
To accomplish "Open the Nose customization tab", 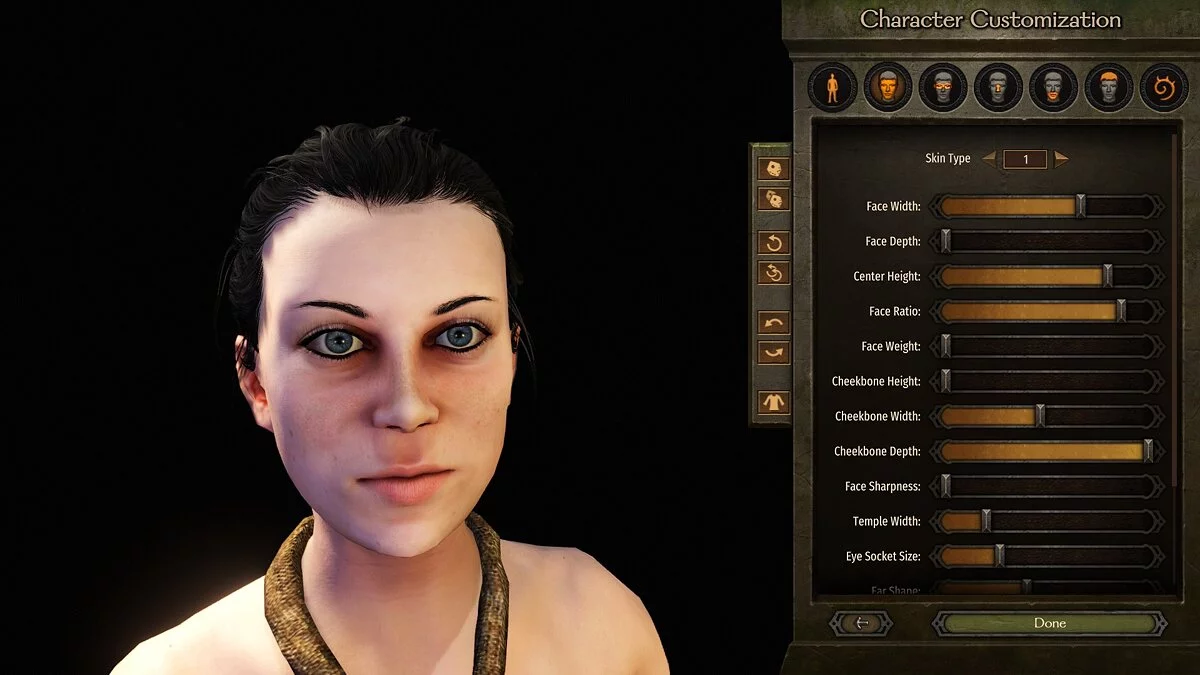I will tap(997, 88).
